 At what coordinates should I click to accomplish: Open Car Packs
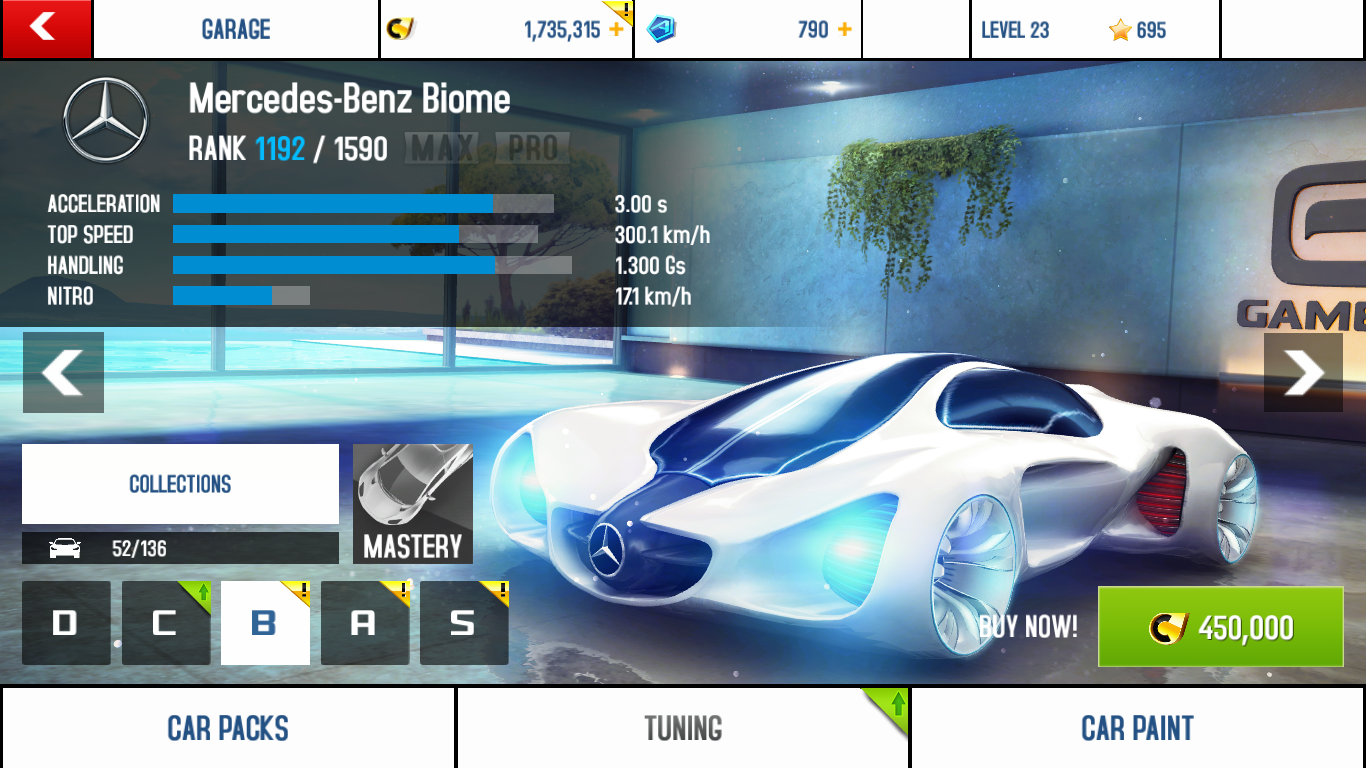click(228, 728)
